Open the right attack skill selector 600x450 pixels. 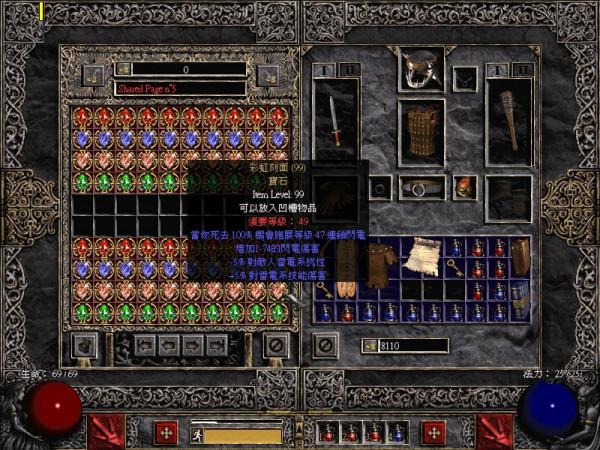click(494, 431)
